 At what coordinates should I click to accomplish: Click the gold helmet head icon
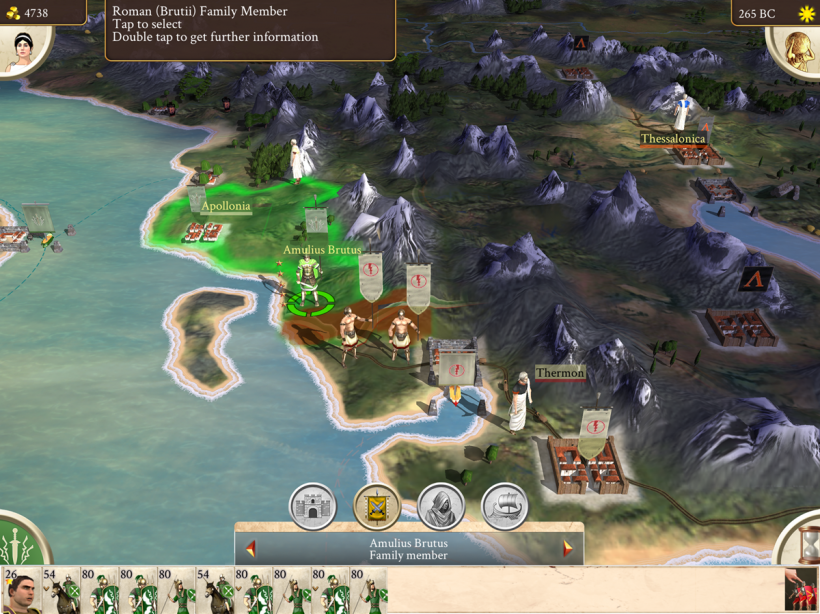pyautogui.click(x=797, y=48)
